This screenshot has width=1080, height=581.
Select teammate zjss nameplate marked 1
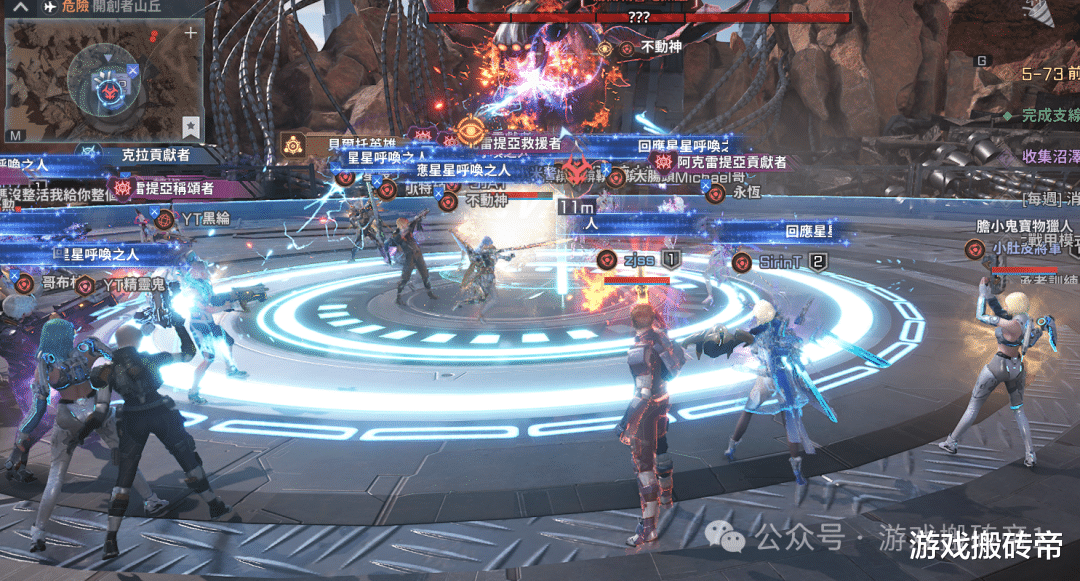(x=637, y=261)
